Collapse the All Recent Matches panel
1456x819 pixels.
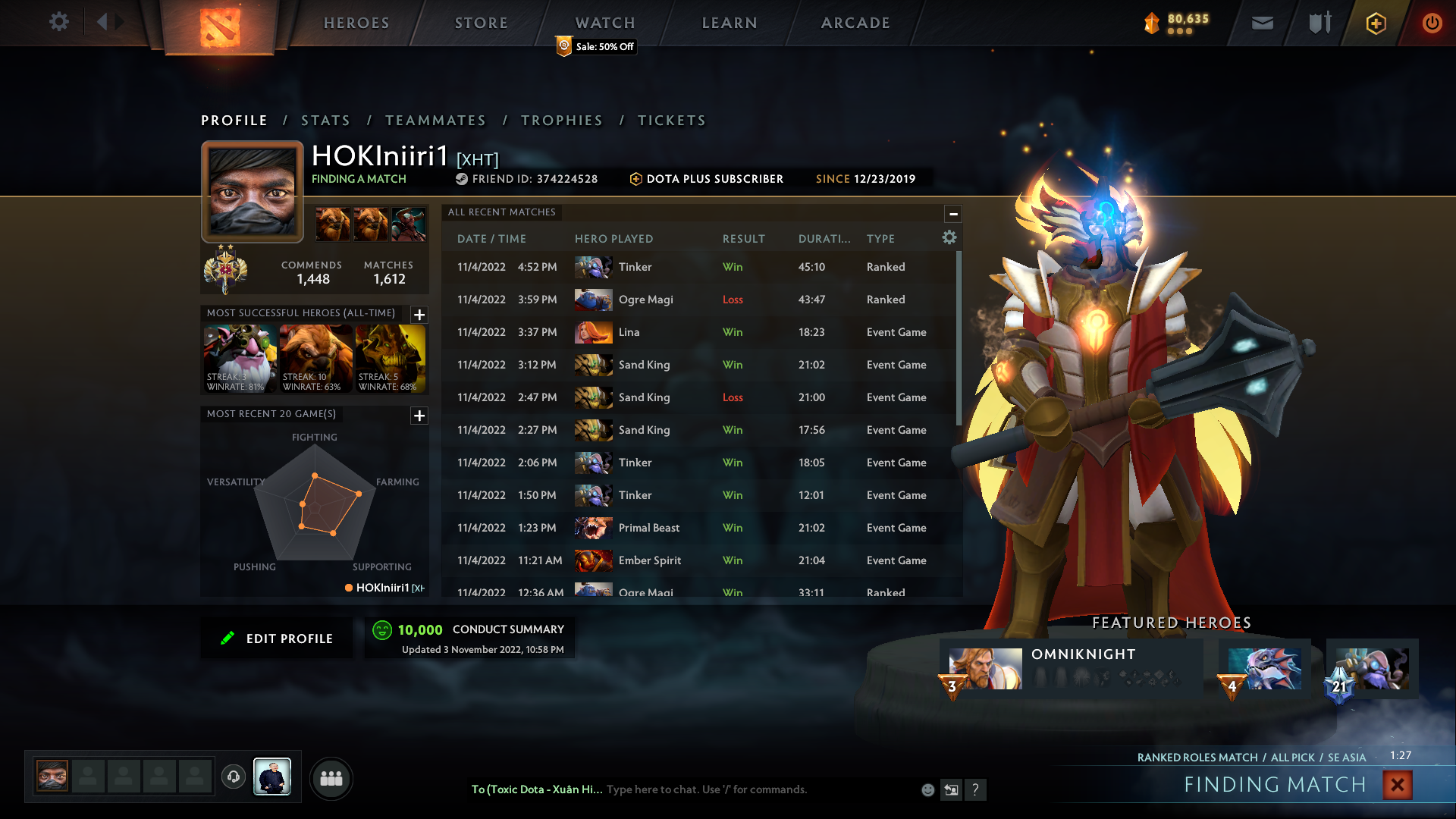953,213
